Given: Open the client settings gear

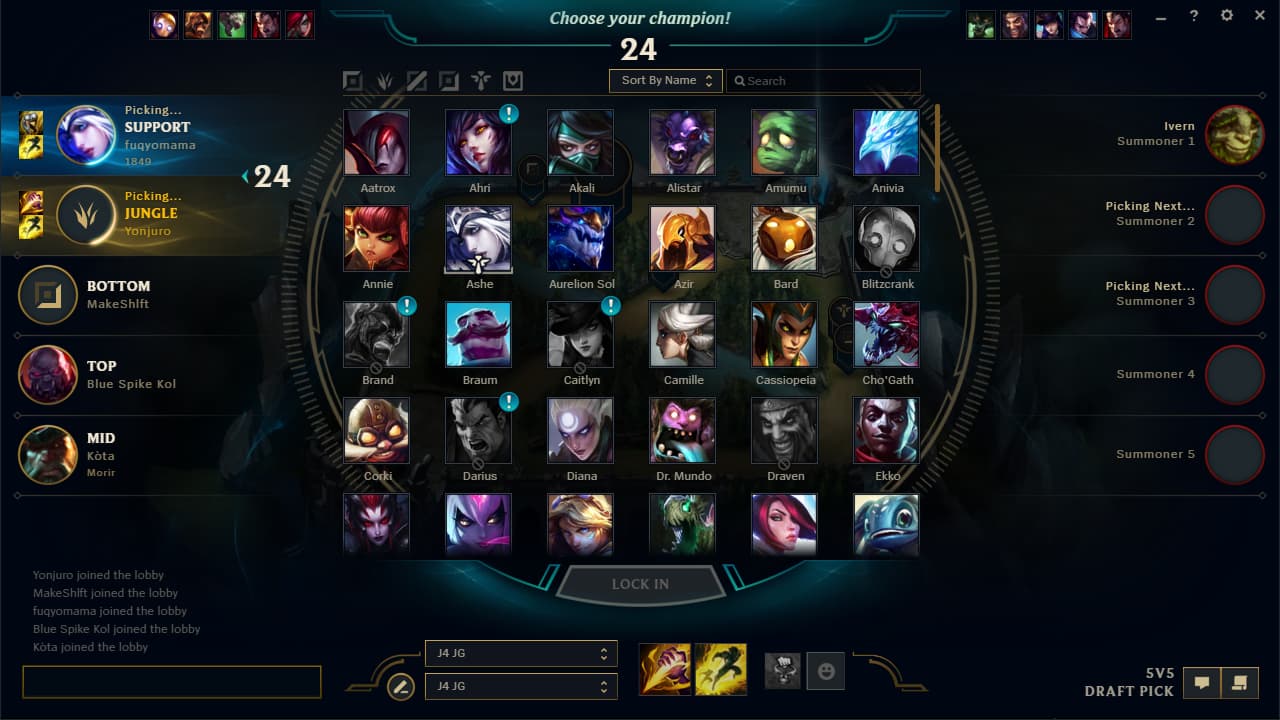Looking at the screenshot, I should pos(1226,15).
